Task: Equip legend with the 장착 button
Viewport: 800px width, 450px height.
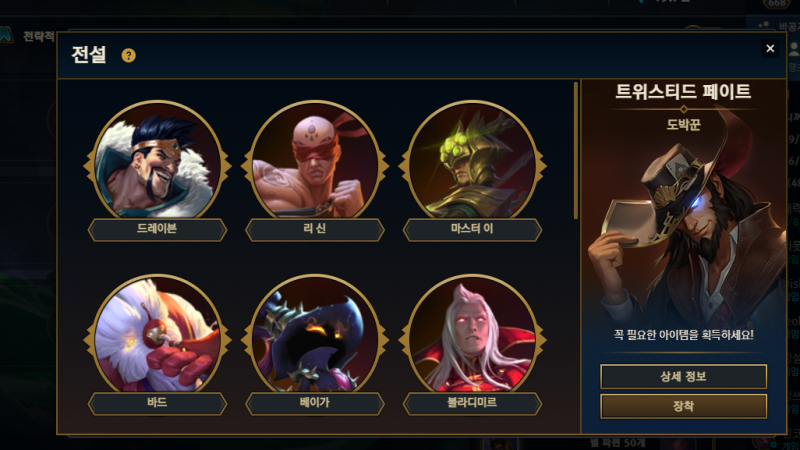Action: pos(683,406)
